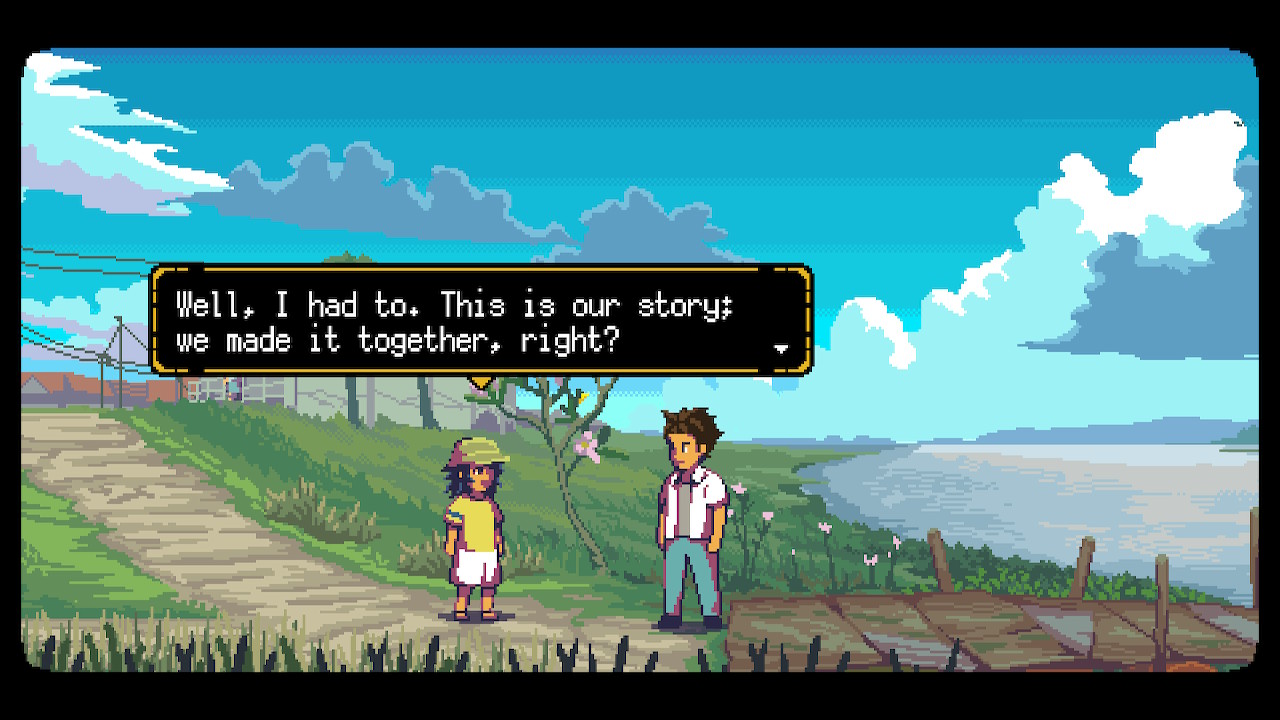Advance dialogue with the down-arrow indicator
Viewport: 1280px width, 720px height.
pyautogui.click(x=781, y=349)
